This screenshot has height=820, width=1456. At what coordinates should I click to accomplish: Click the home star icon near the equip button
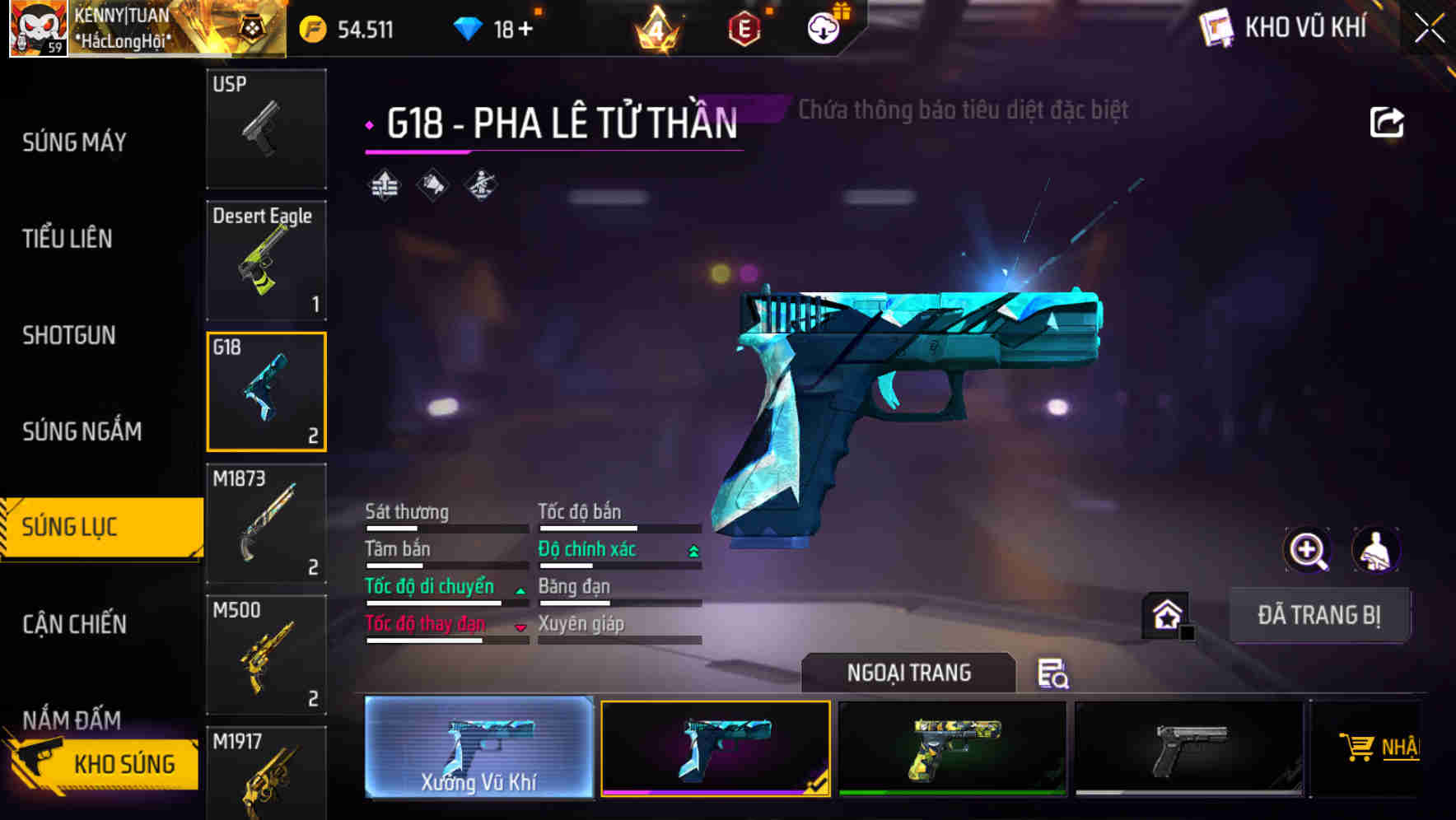click(1165, 614)
